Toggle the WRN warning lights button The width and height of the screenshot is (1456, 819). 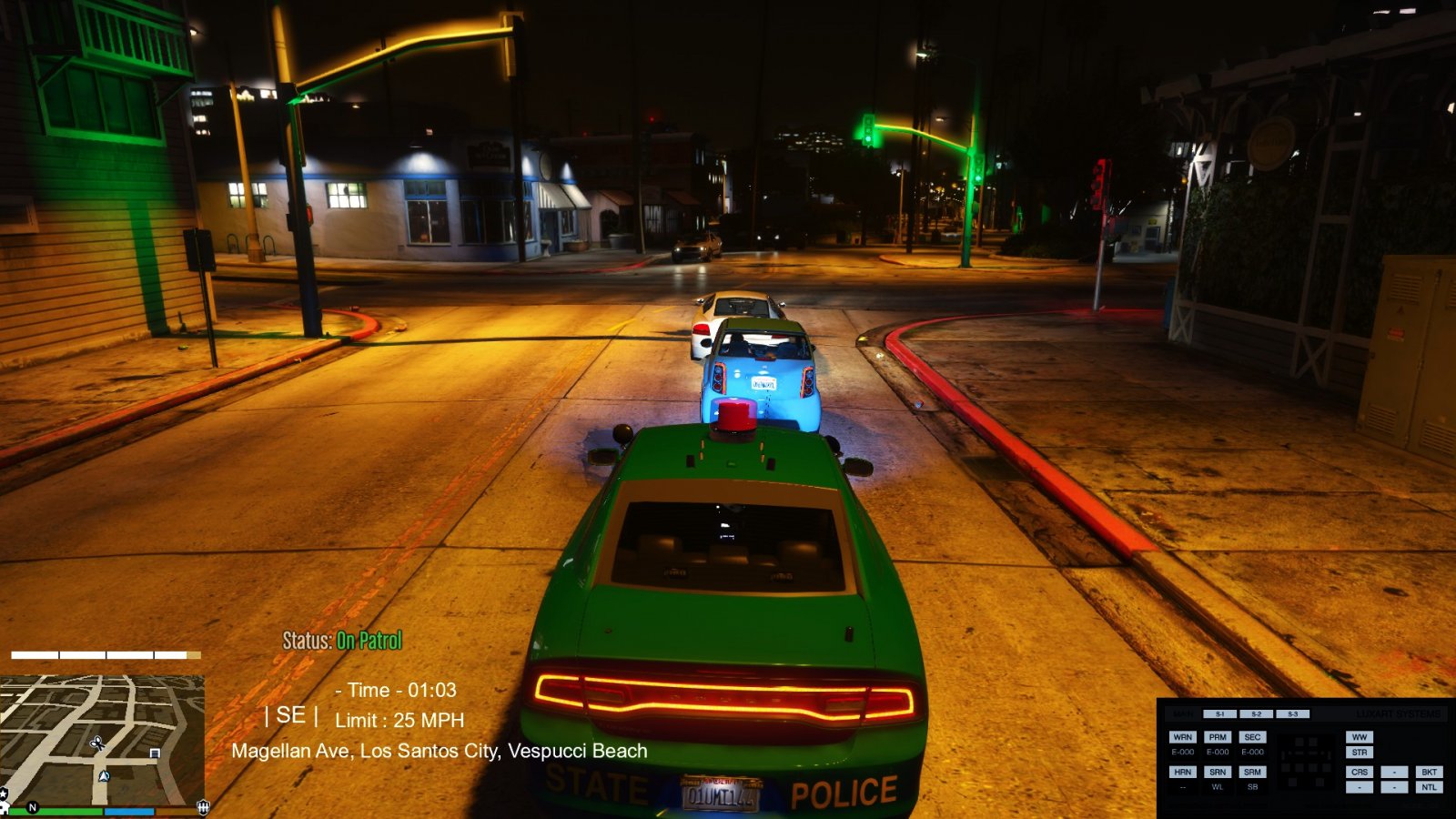click(x=1182, y=737)
